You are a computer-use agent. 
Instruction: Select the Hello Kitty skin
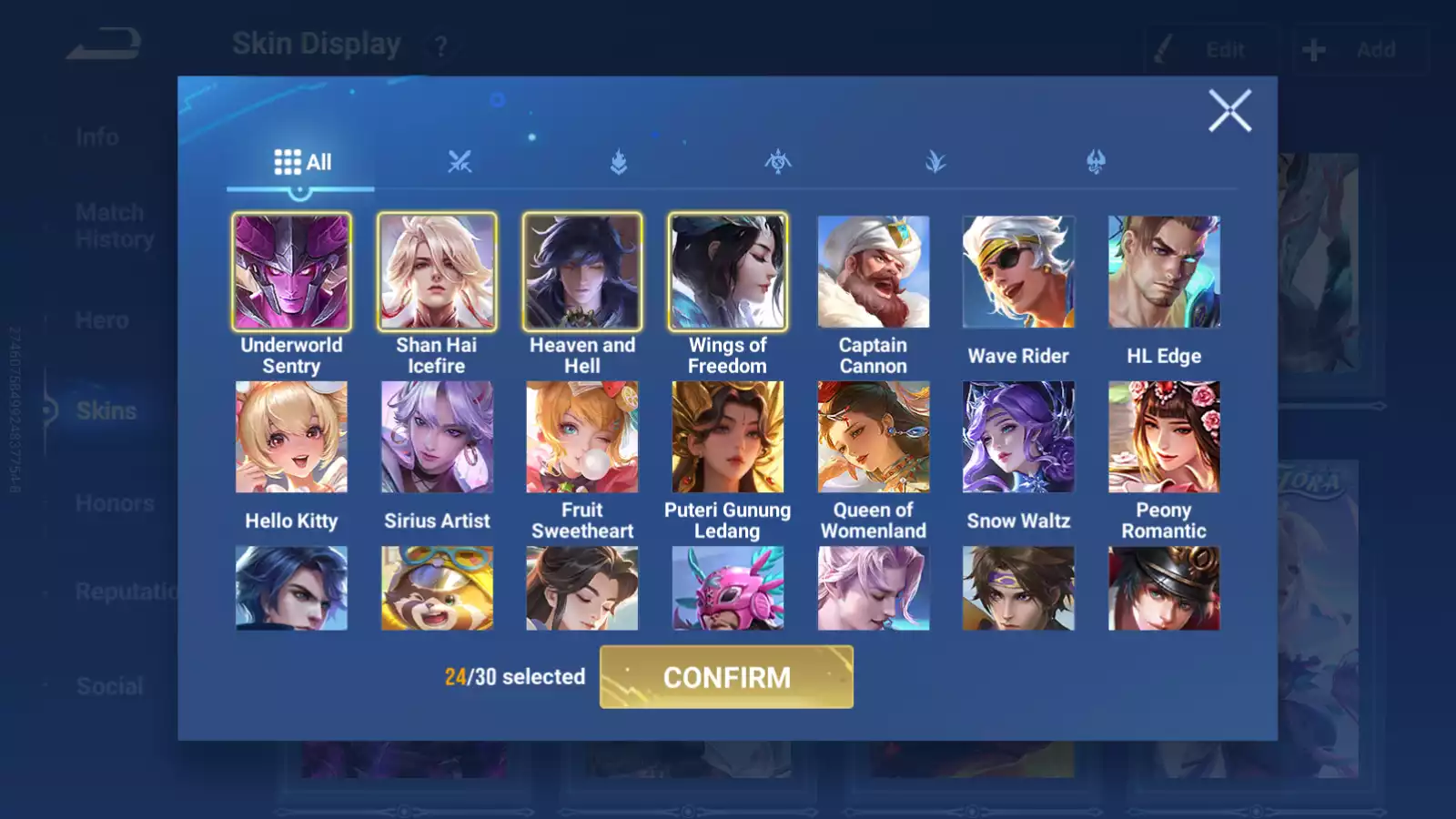click(x=291, y=437)
